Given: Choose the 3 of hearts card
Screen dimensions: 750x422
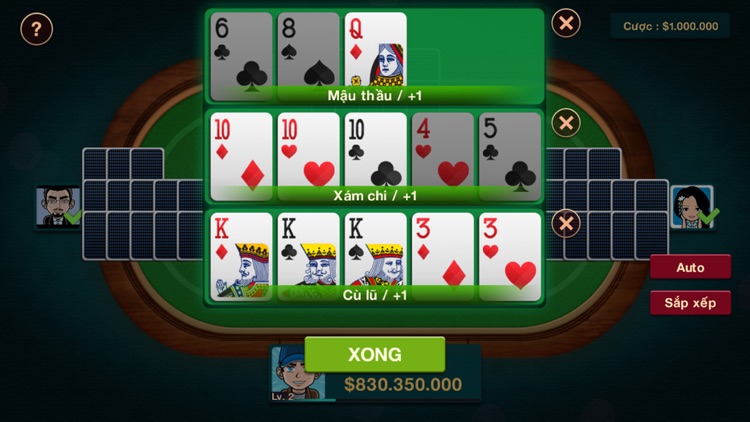Looking at the screenshot, I should [x=509, y=252].
